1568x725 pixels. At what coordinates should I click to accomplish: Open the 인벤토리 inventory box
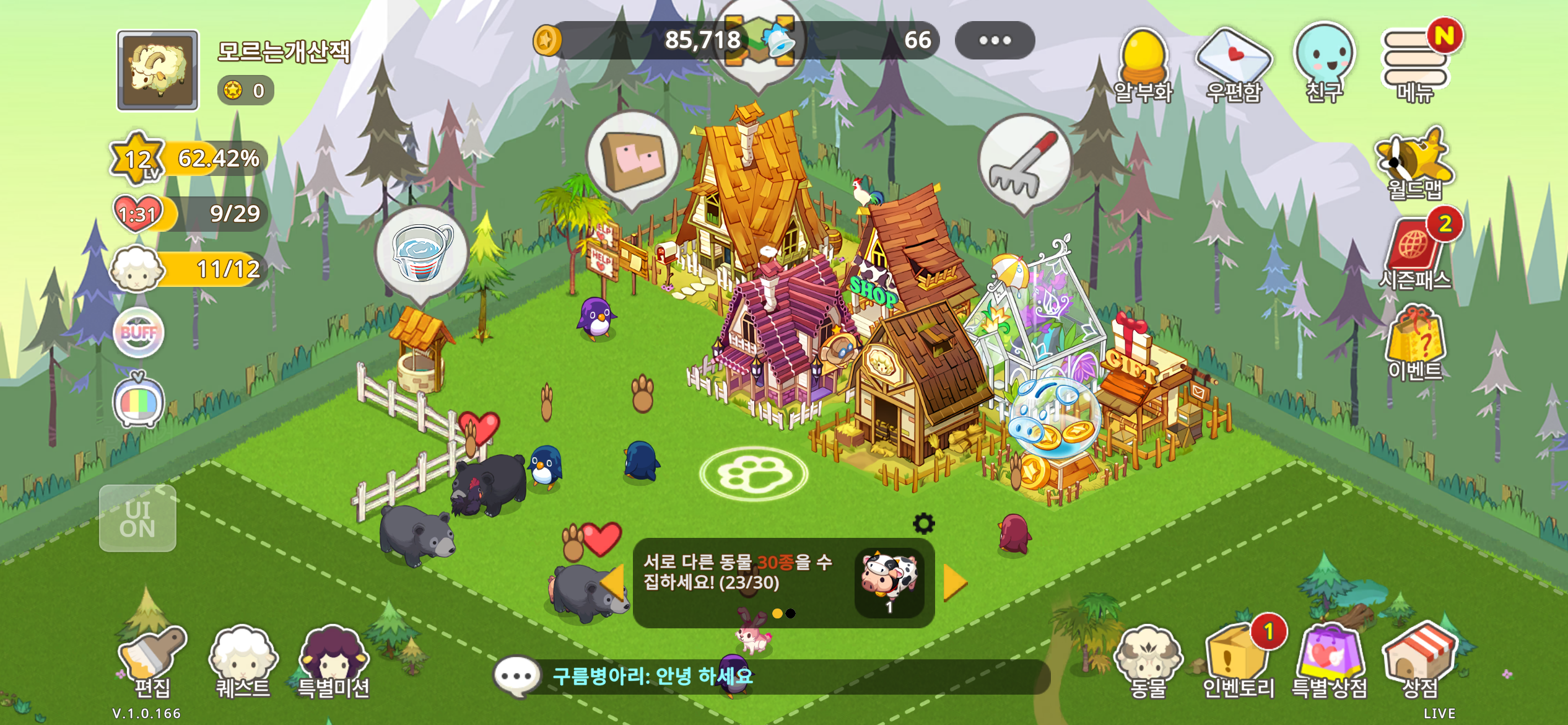coord(1237,660)
